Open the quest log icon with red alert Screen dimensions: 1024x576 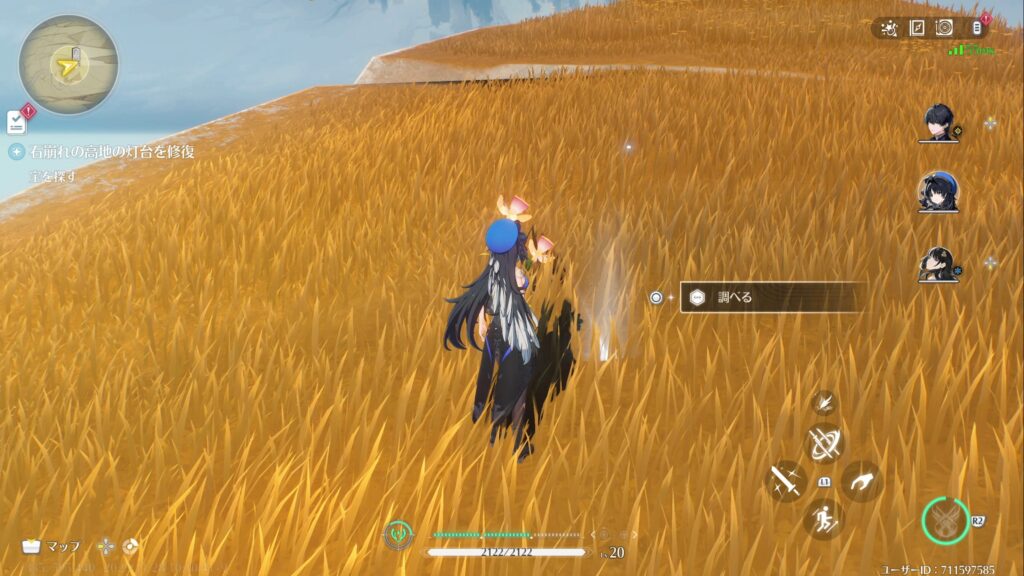[x=17, y=121]
